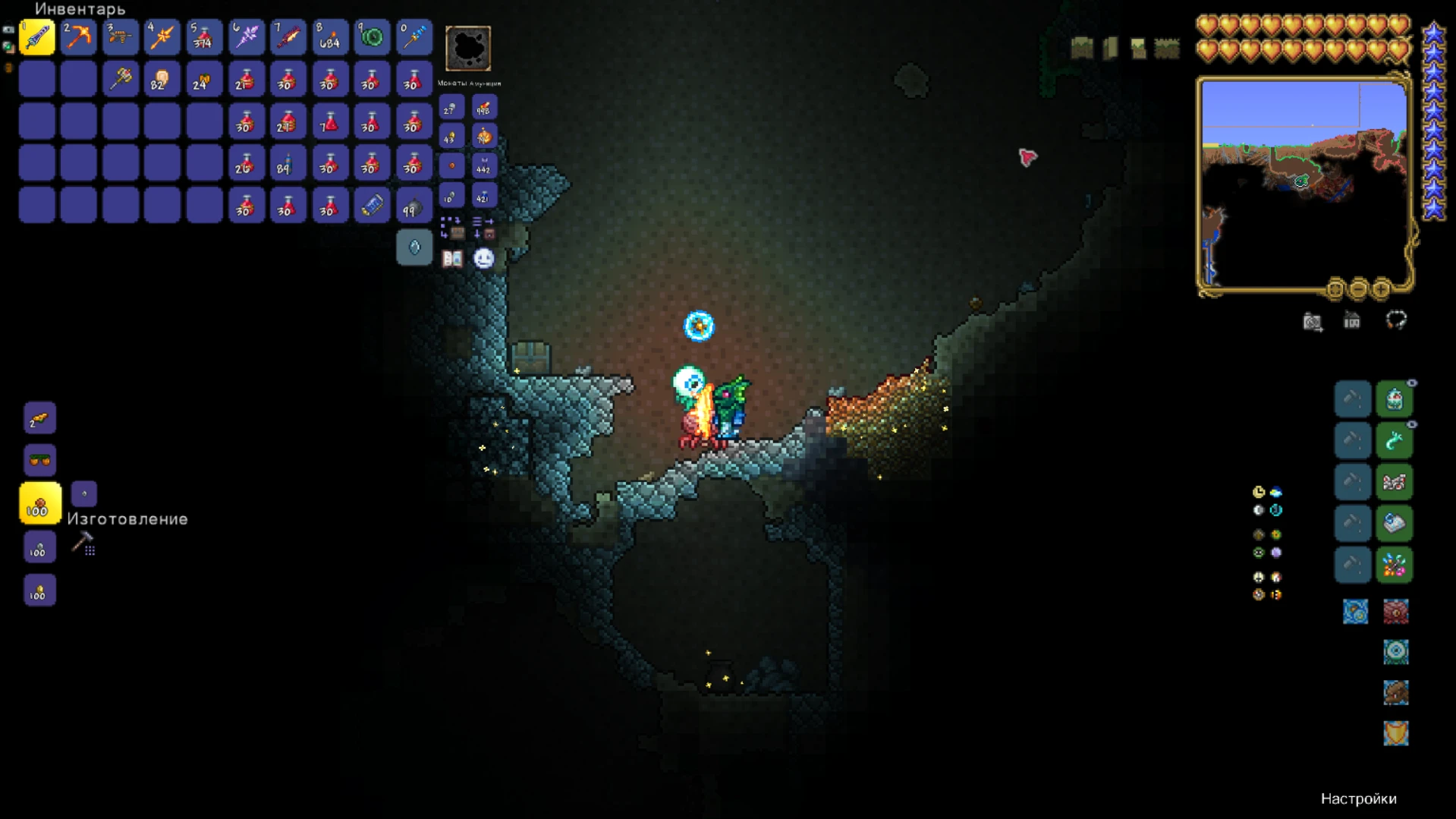This screenshot has width=1456, height=819.
Task: Expand the minimap to fullscreen map view
Action: [x=1335, y=289]
